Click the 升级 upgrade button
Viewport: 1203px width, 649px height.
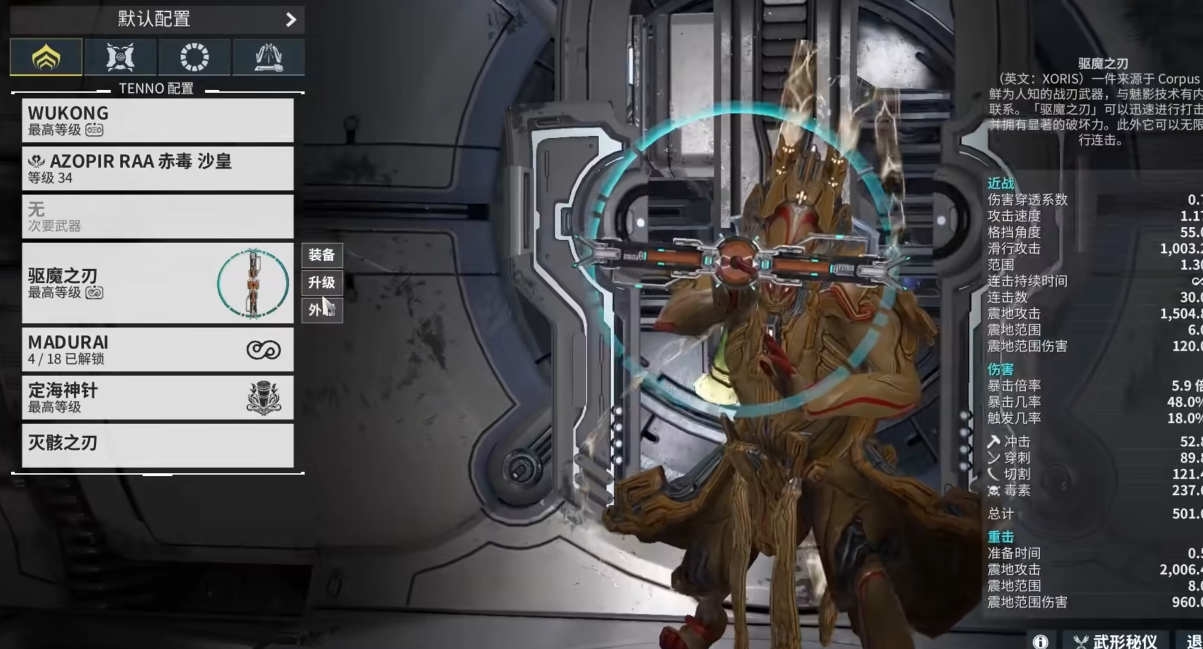point(321,283)
